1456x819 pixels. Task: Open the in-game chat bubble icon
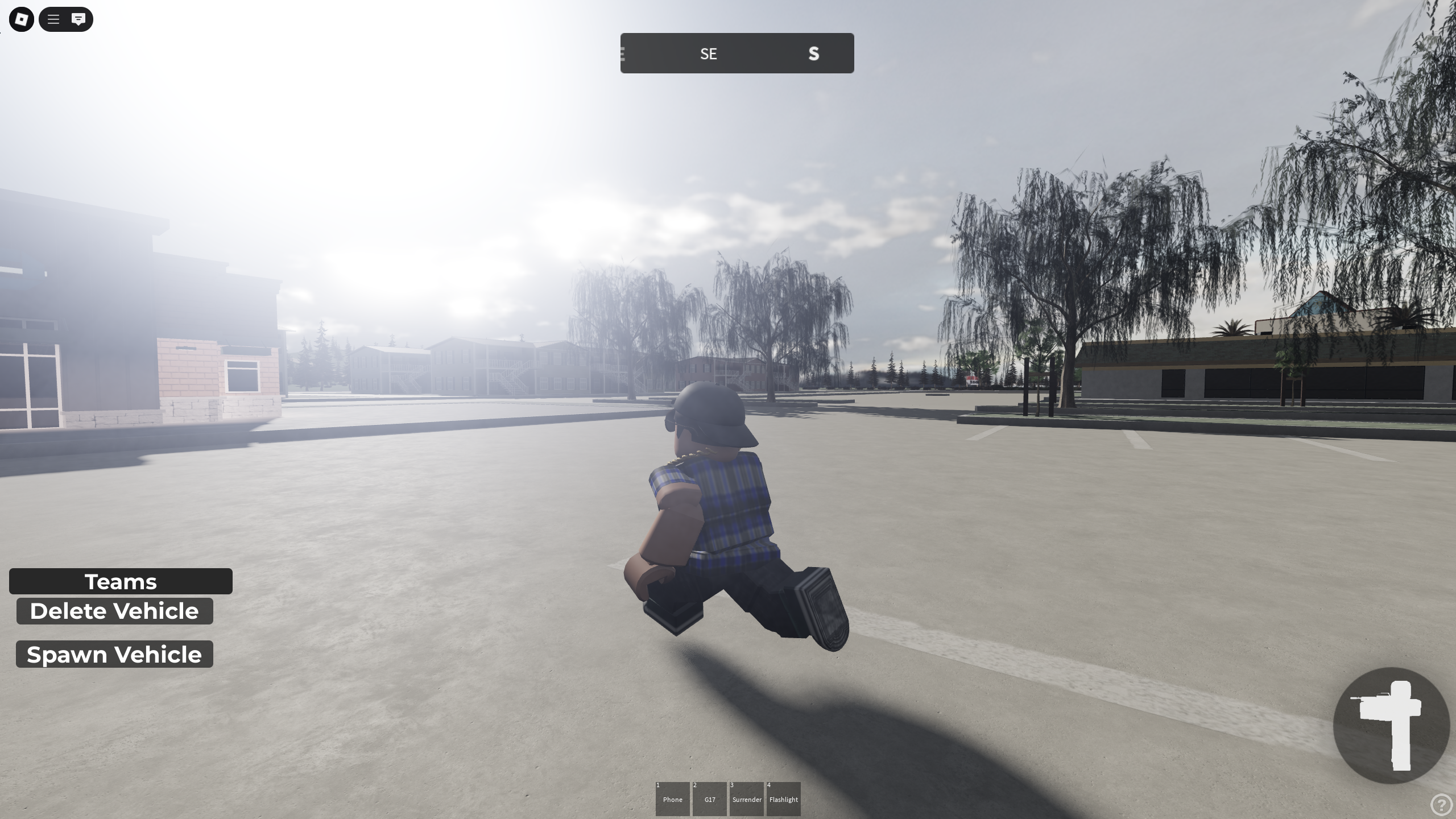click(78, 19)
